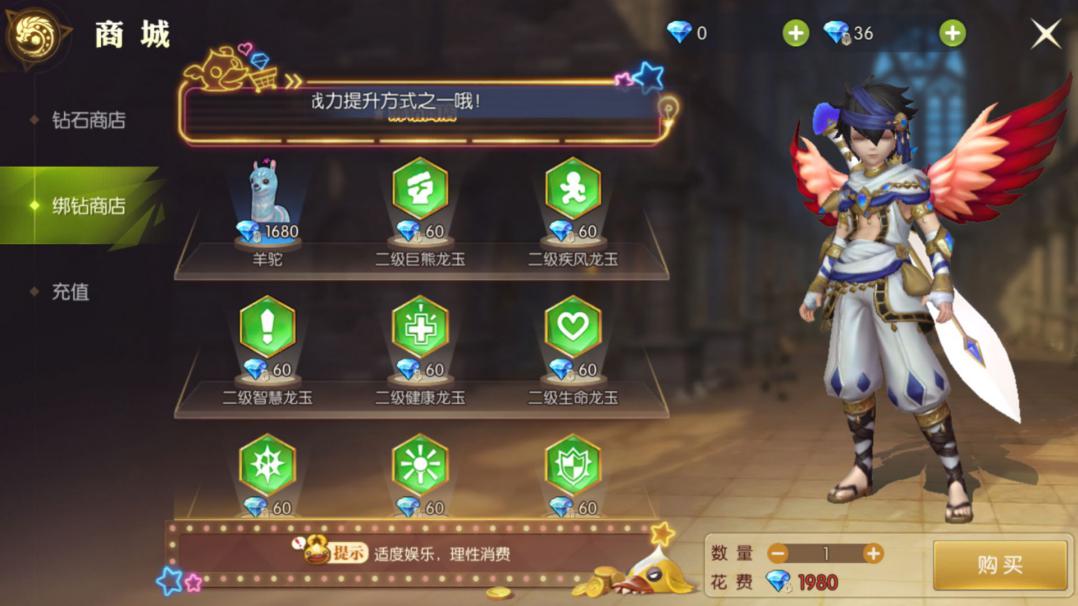Choose the 二级健康龙玉 item
The image size is (1078, 606).
pyautogui.click(x=420, y=330)
